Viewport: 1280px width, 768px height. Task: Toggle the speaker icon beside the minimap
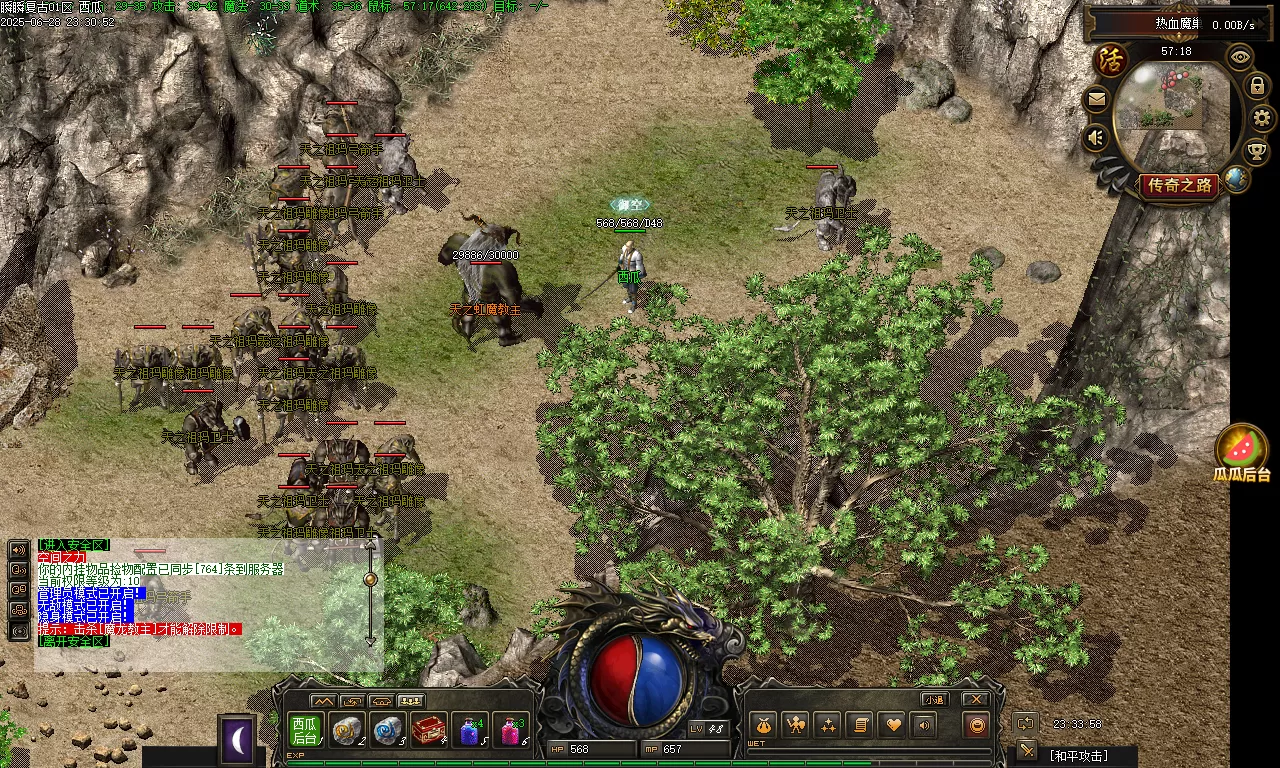pyautogui.click(x=1097, y=137)
